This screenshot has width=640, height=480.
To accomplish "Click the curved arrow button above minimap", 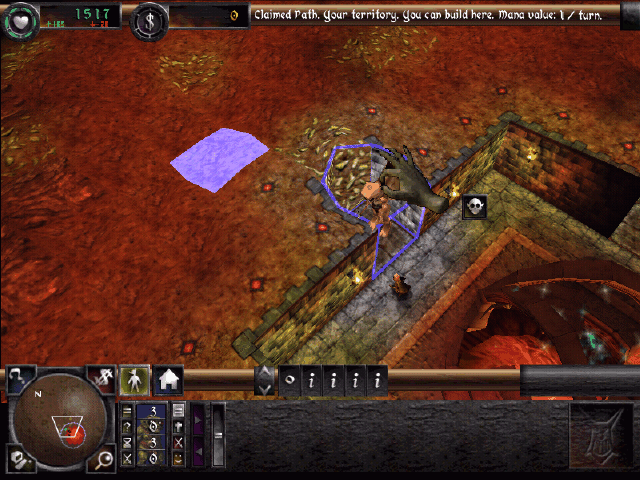I will tap(19, 378).
